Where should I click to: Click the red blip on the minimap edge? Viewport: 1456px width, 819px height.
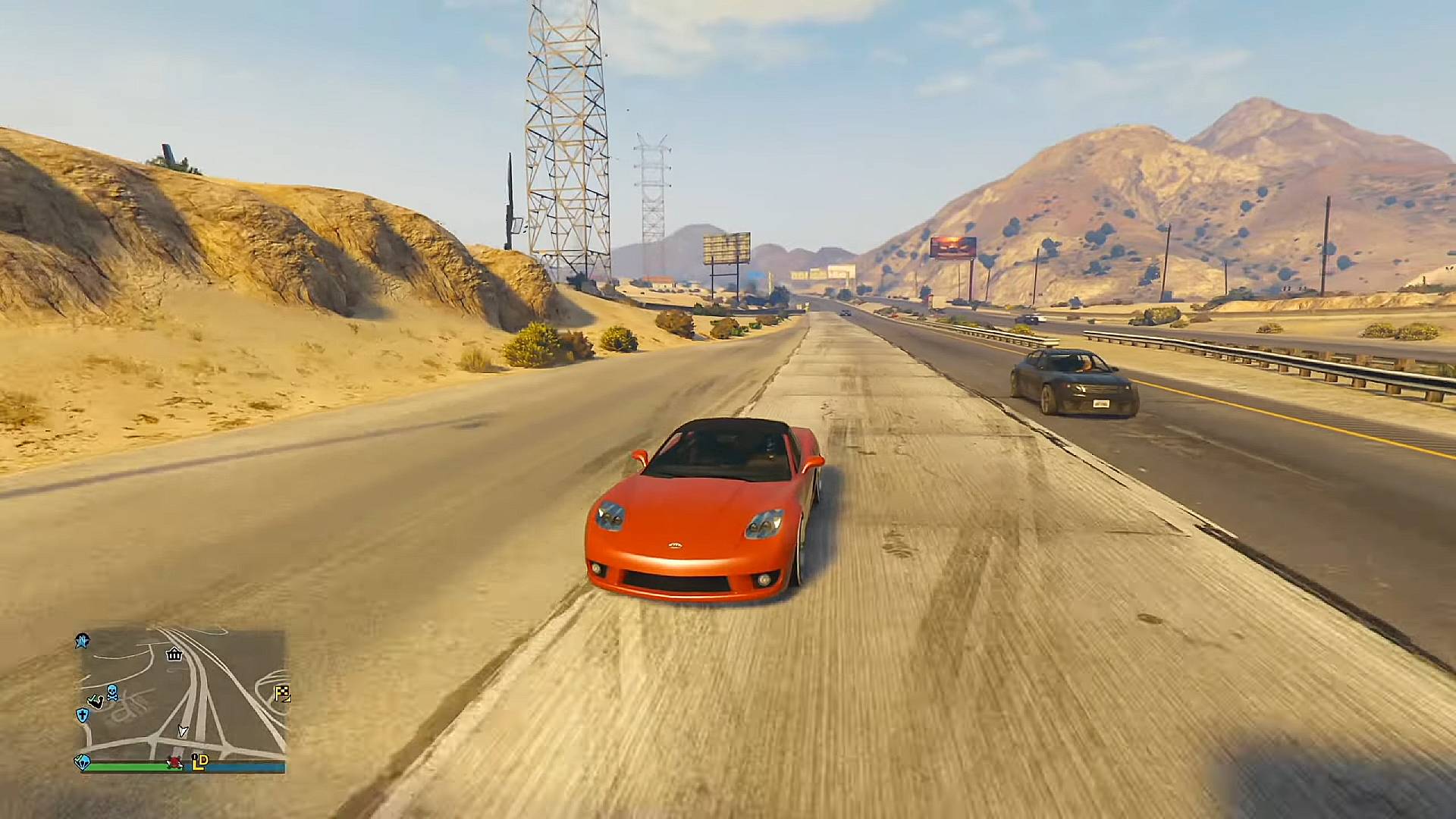tap(175, 762)
